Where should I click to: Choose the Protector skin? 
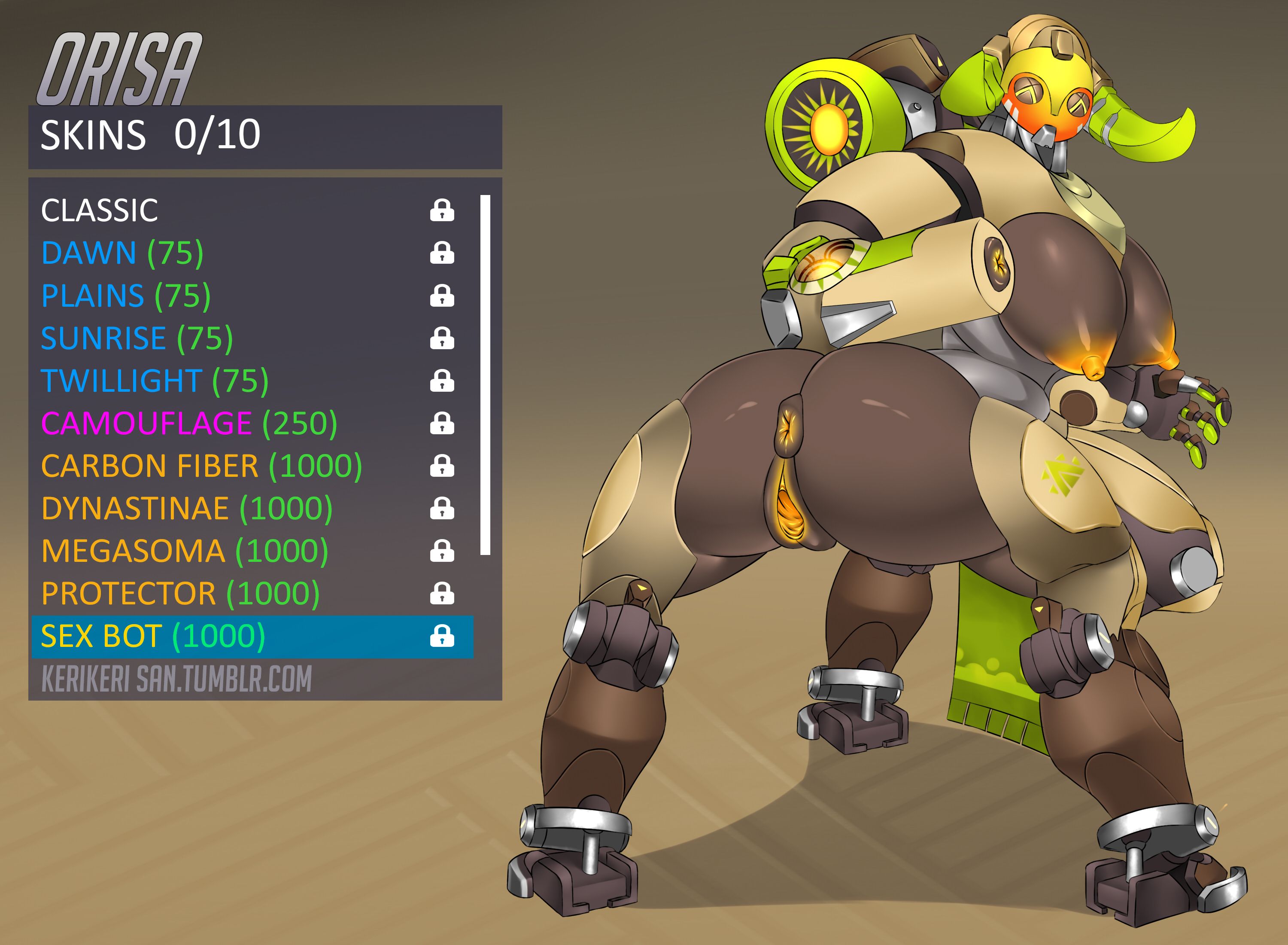[x=180, y=593]
